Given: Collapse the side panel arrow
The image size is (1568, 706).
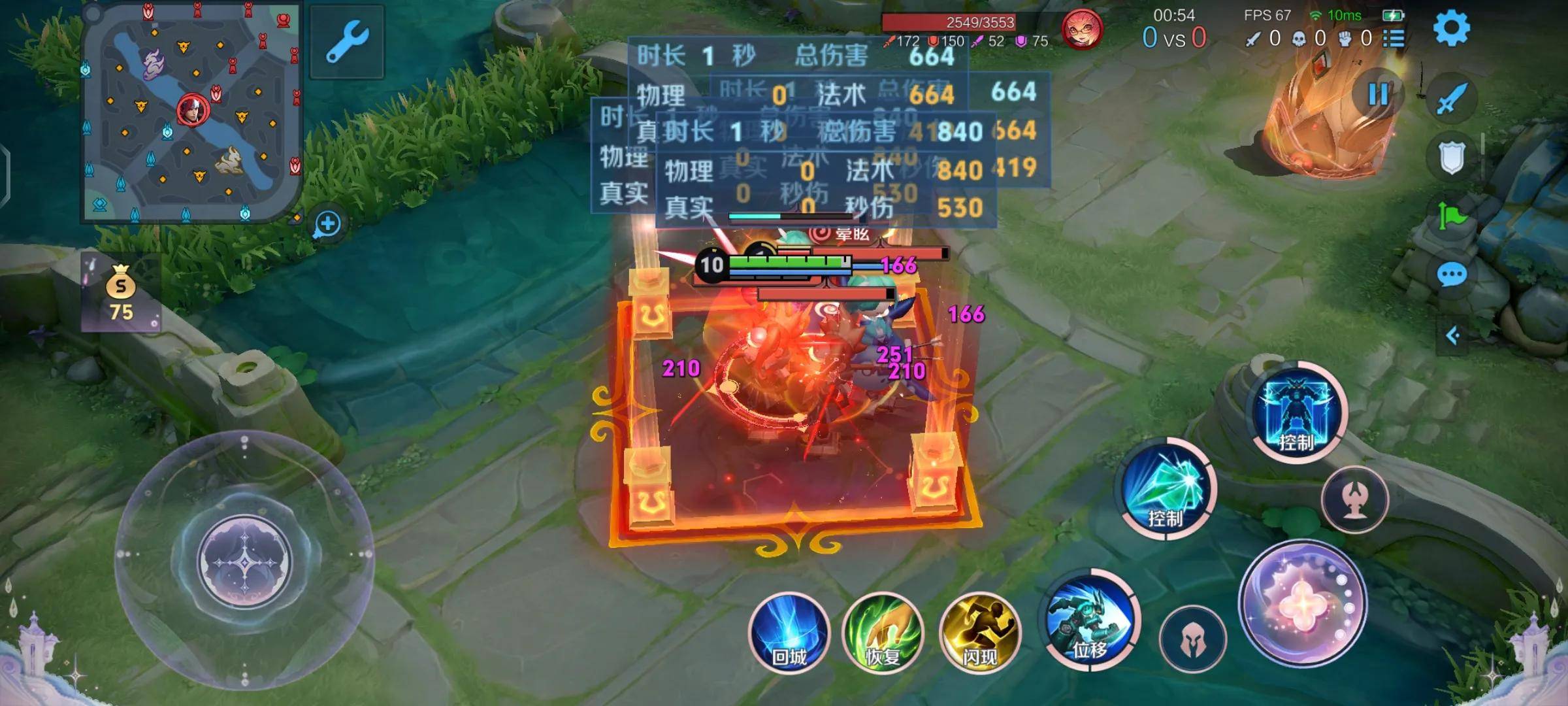Looking at the screenshot, I should (1452, 336).
